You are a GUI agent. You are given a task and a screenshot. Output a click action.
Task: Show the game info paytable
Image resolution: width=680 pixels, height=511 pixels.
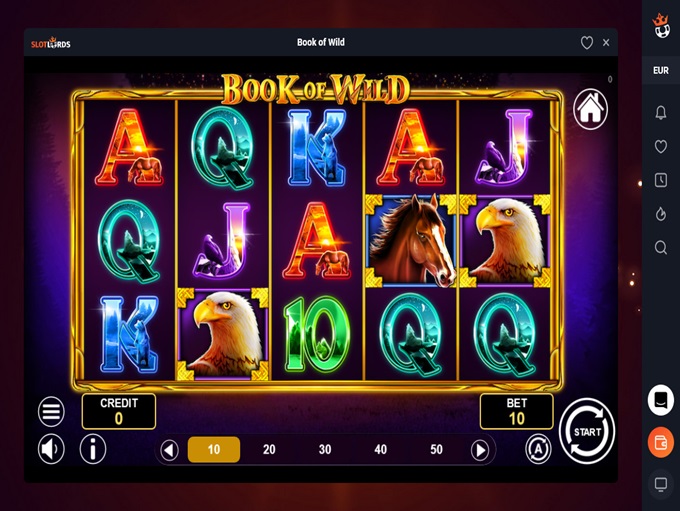93,449
